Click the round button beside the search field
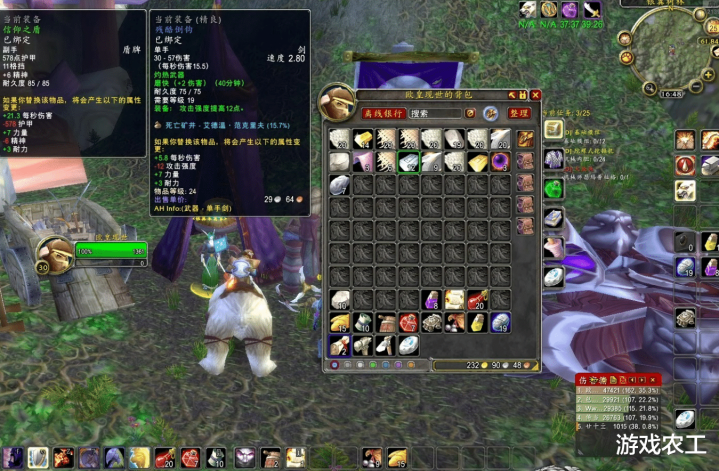Screen dimensions: 719x471 pyautogui.click(x=491, y=114)
